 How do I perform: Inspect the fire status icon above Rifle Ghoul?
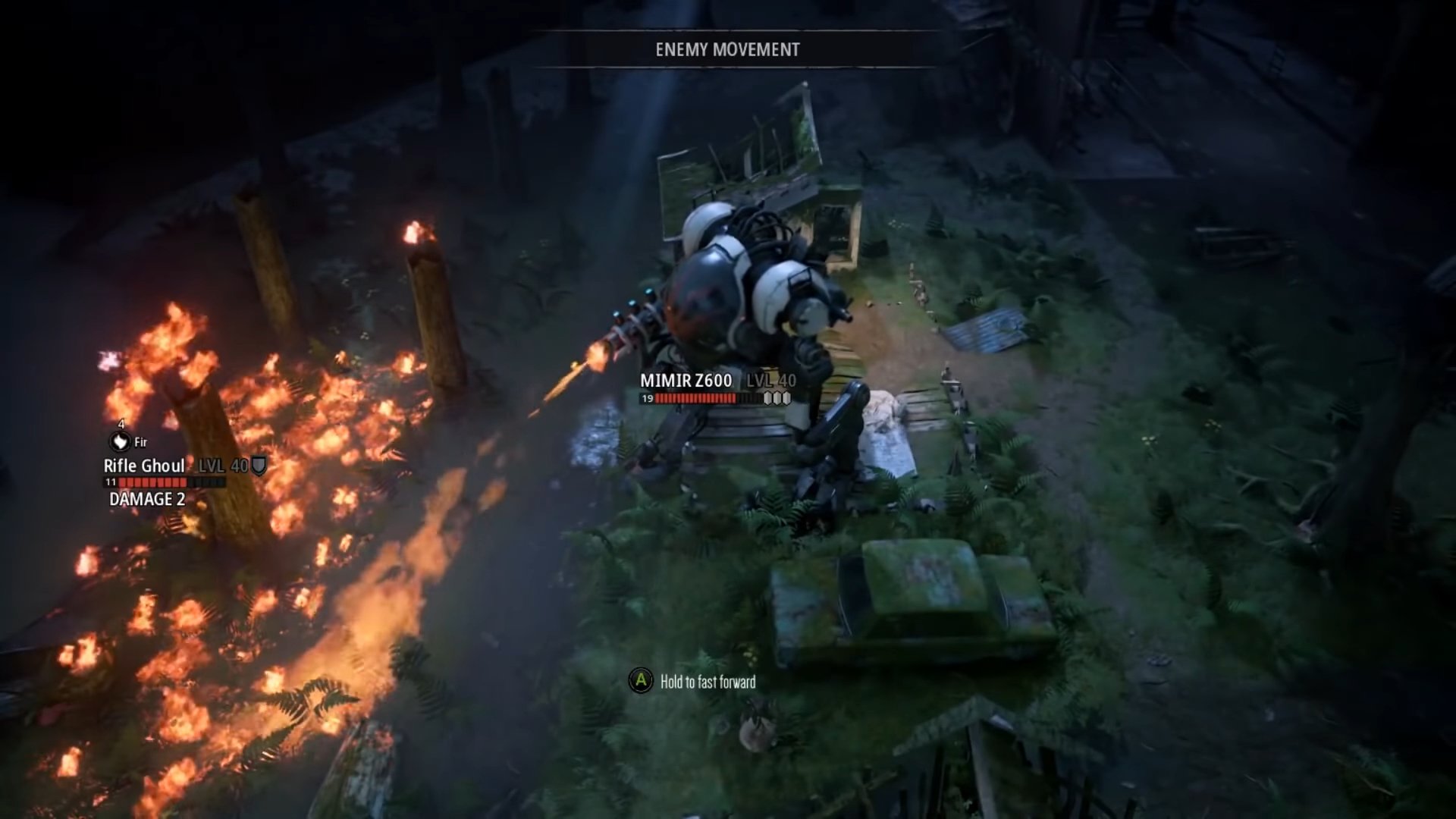(120, 441)
